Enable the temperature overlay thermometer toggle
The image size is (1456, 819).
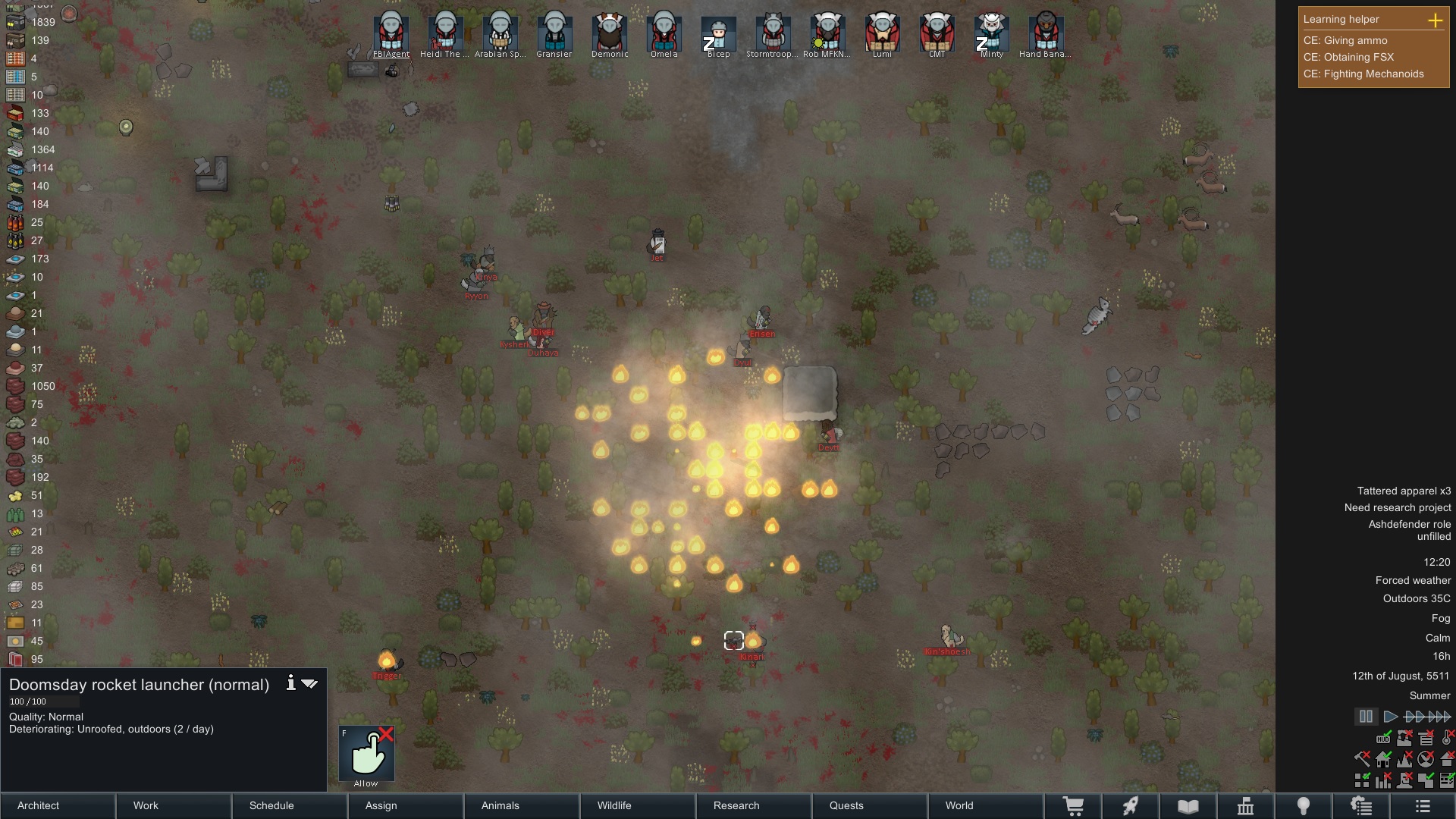pos(1447,739)
